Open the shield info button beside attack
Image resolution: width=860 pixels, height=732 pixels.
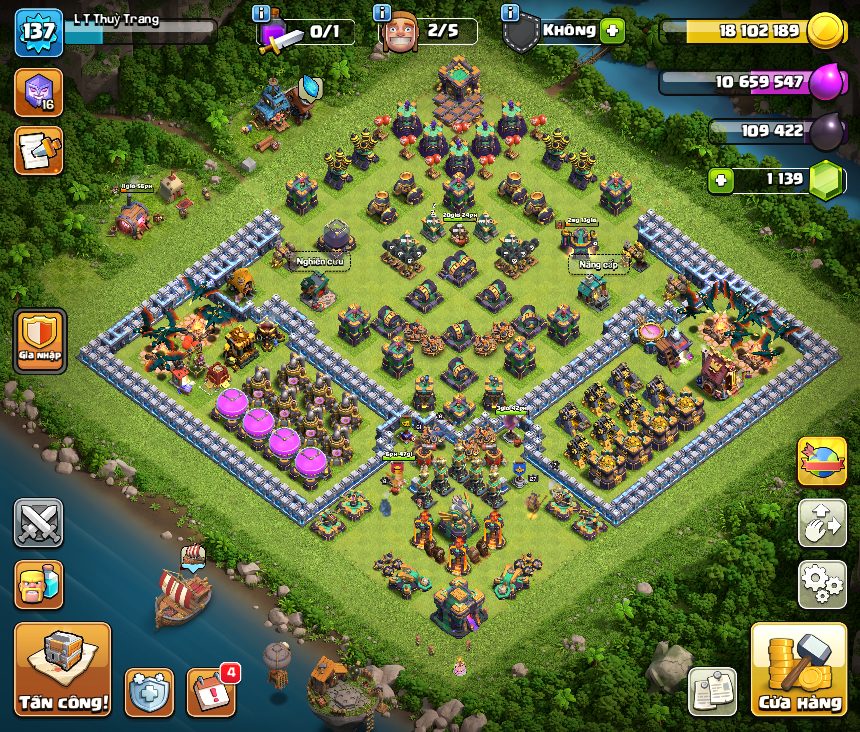click(x=149, y=692)
